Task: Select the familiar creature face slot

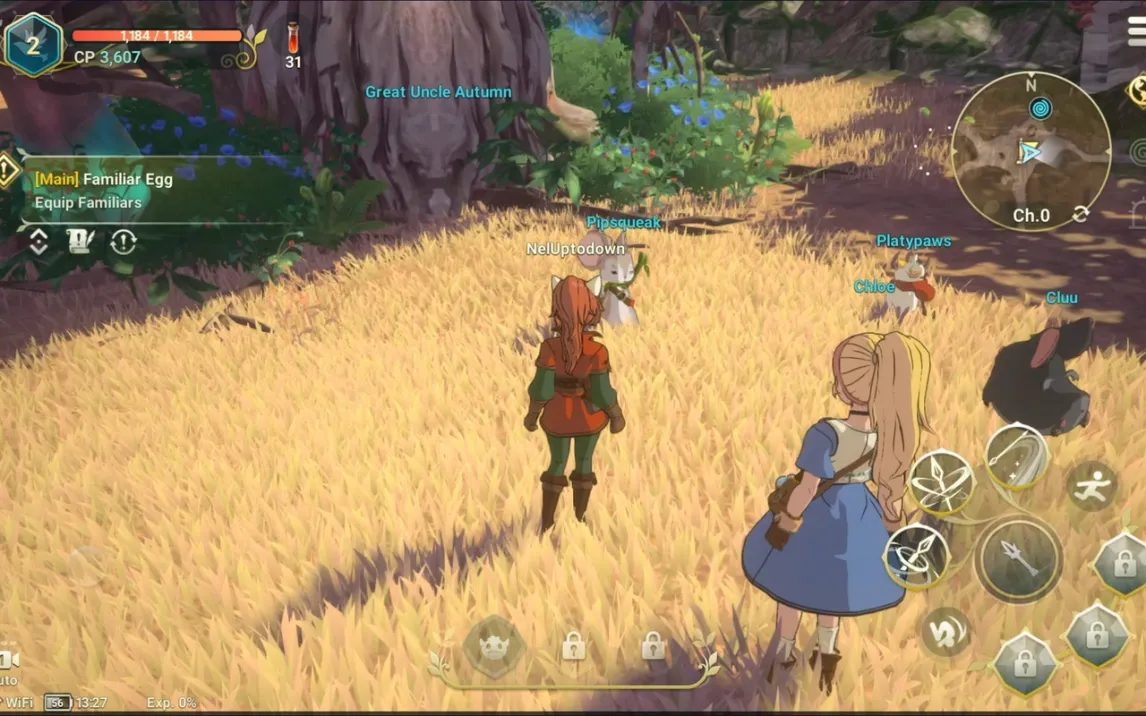Action: pyautogui.click(x=494, y=645)
